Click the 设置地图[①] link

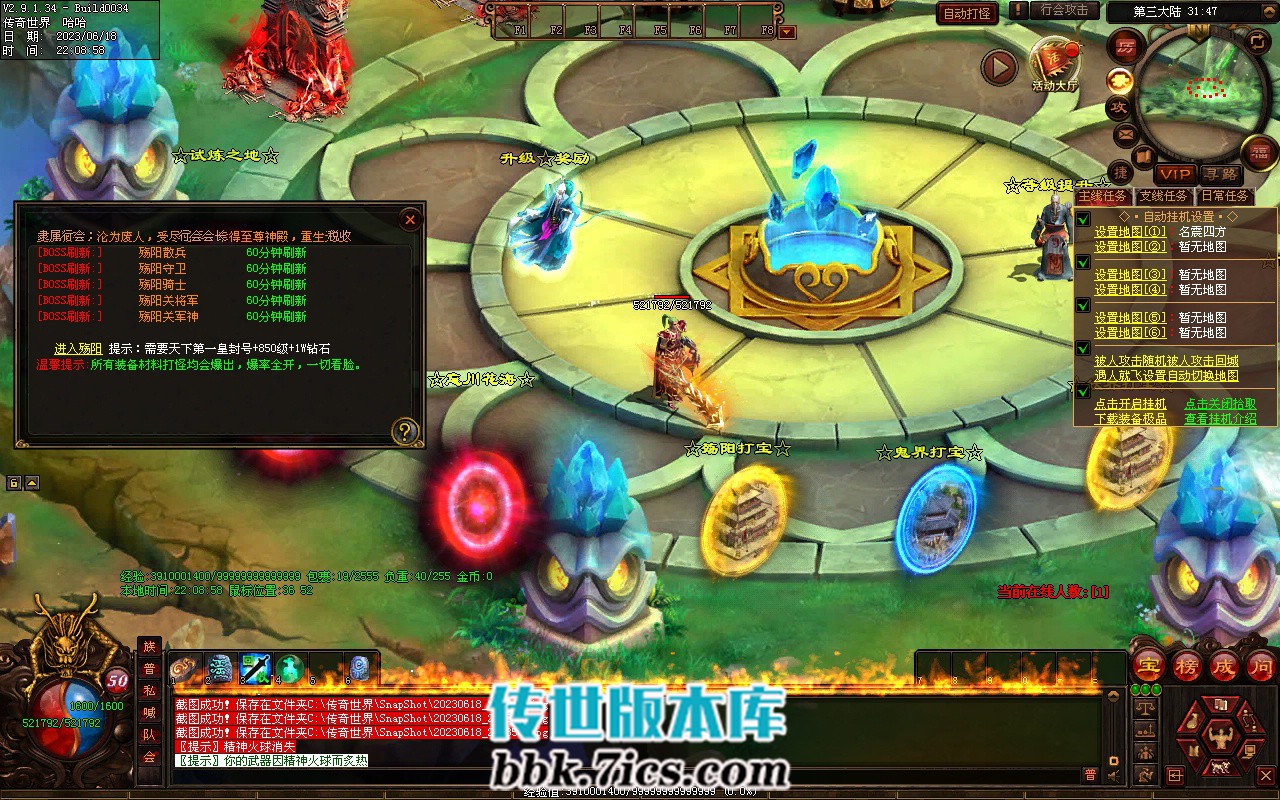1130,232
